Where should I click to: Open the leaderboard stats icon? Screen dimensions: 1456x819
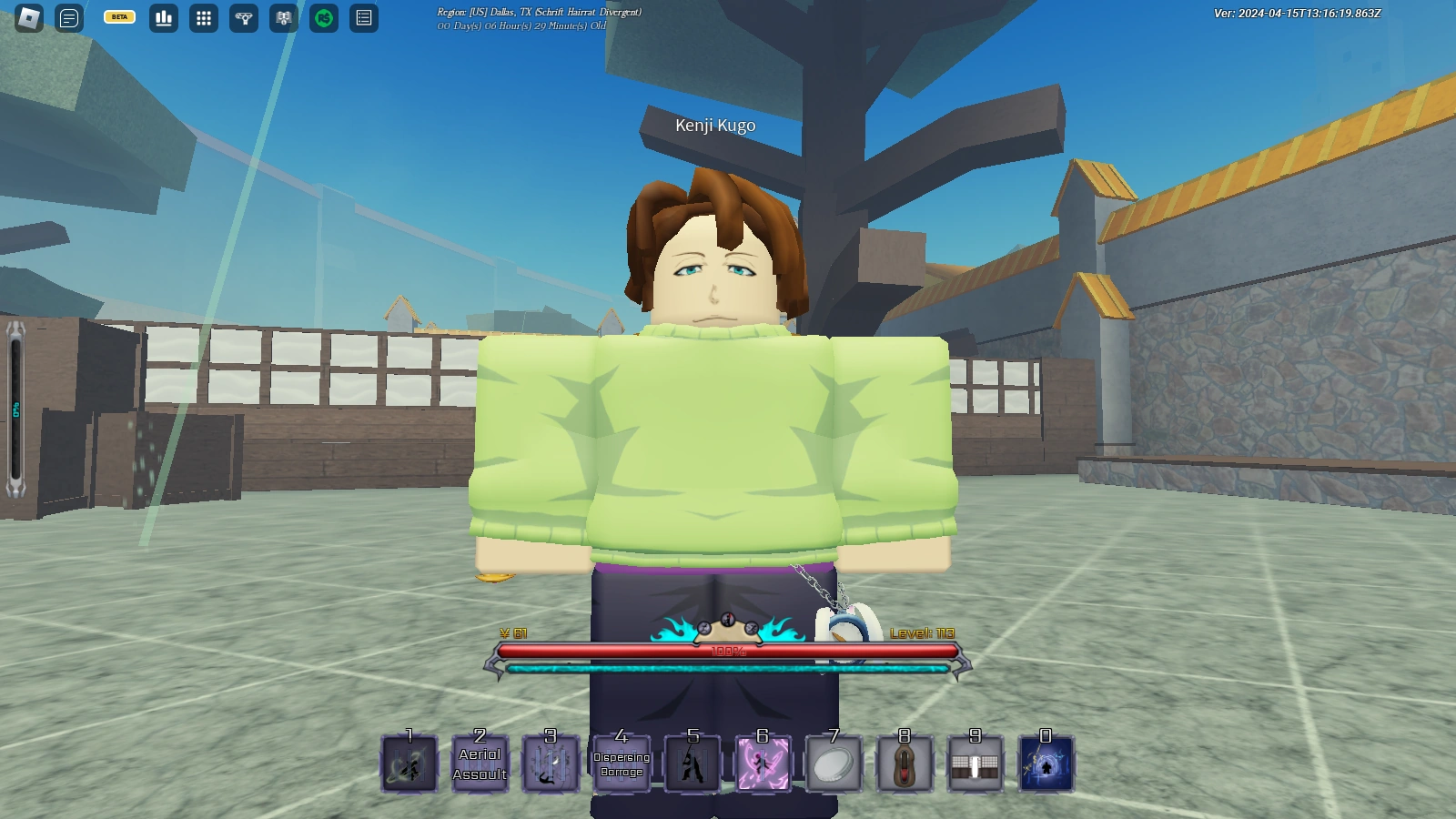[162, 18]
